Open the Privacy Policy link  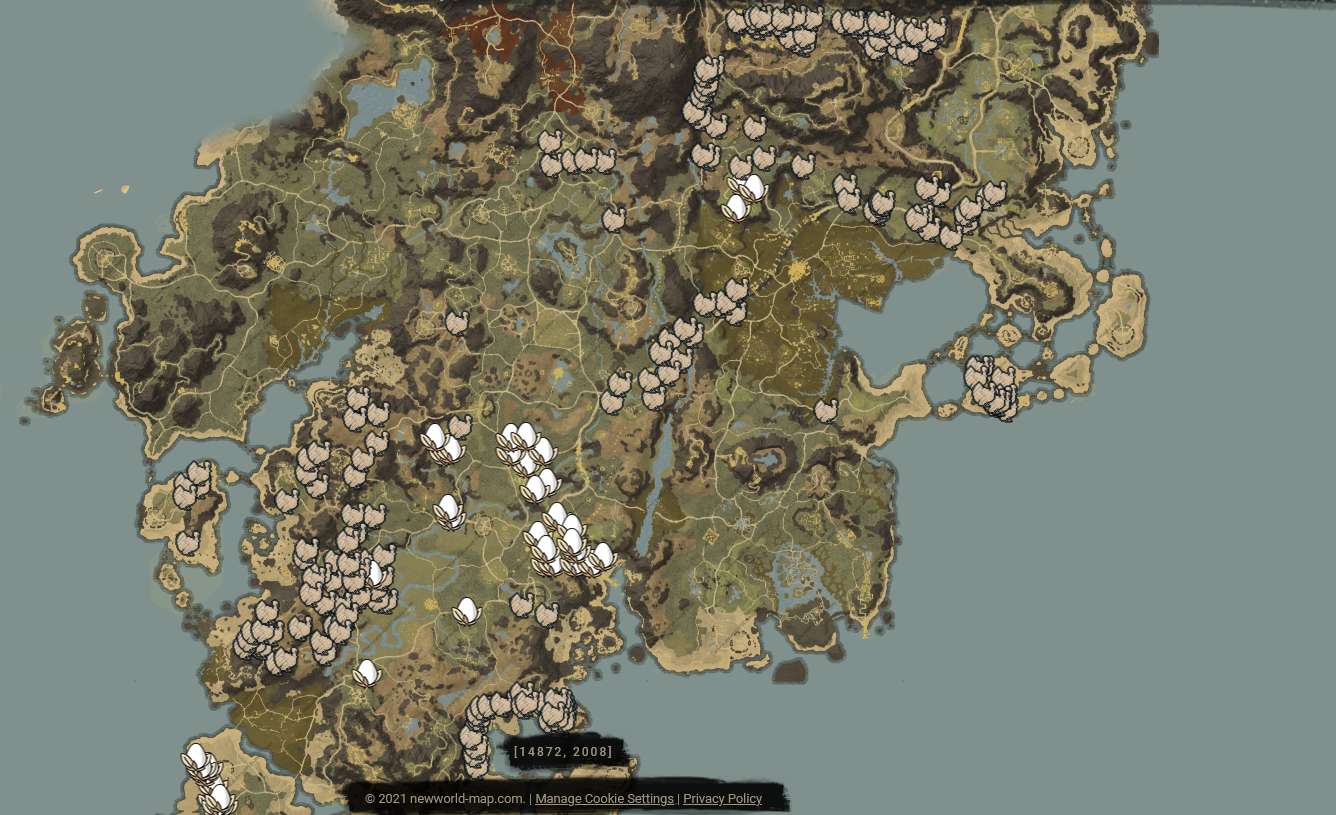722,799
